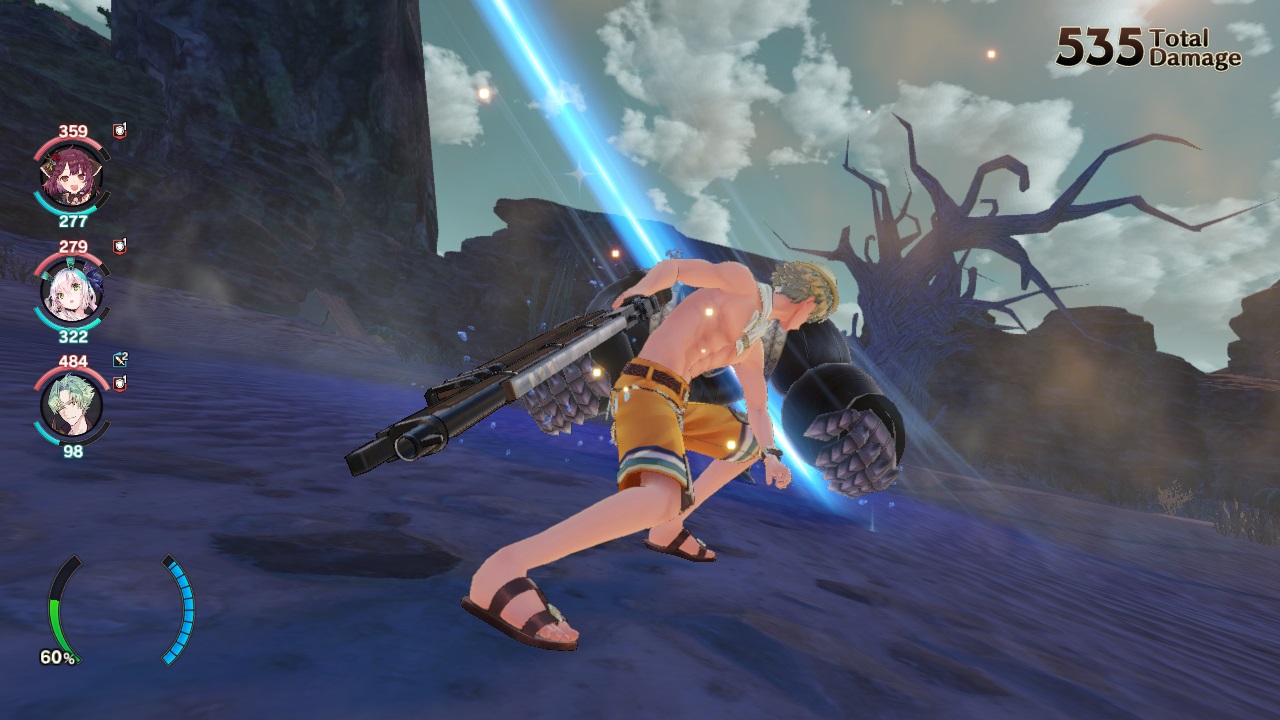Select the shield buff icon near the second portrait
This screenshot has width=1280, height=720.
pyautogui.click(x=117, y=246)
